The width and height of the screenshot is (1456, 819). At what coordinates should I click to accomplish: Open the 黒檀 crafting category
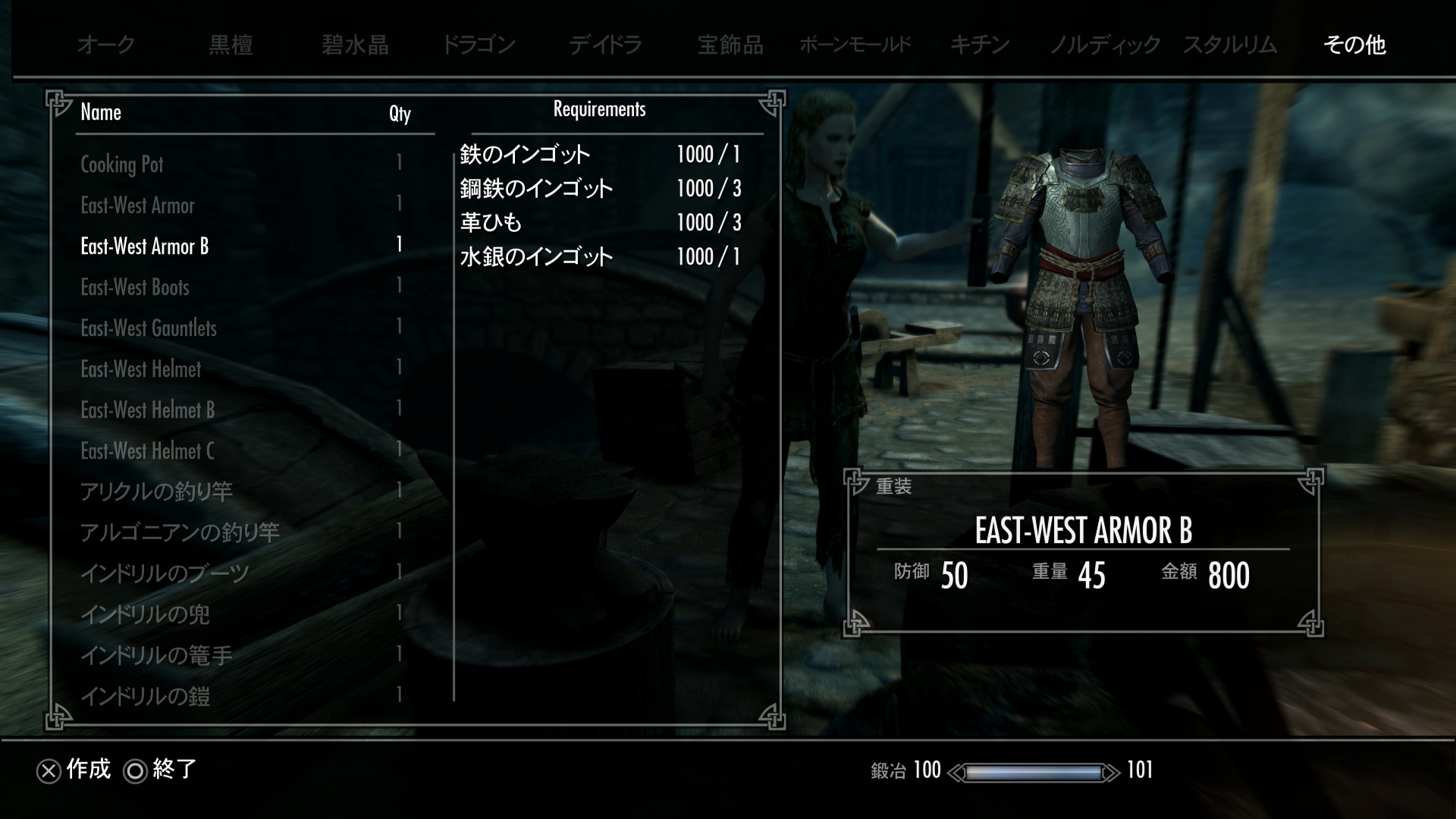pyautogui.click(x=231, y=45)
